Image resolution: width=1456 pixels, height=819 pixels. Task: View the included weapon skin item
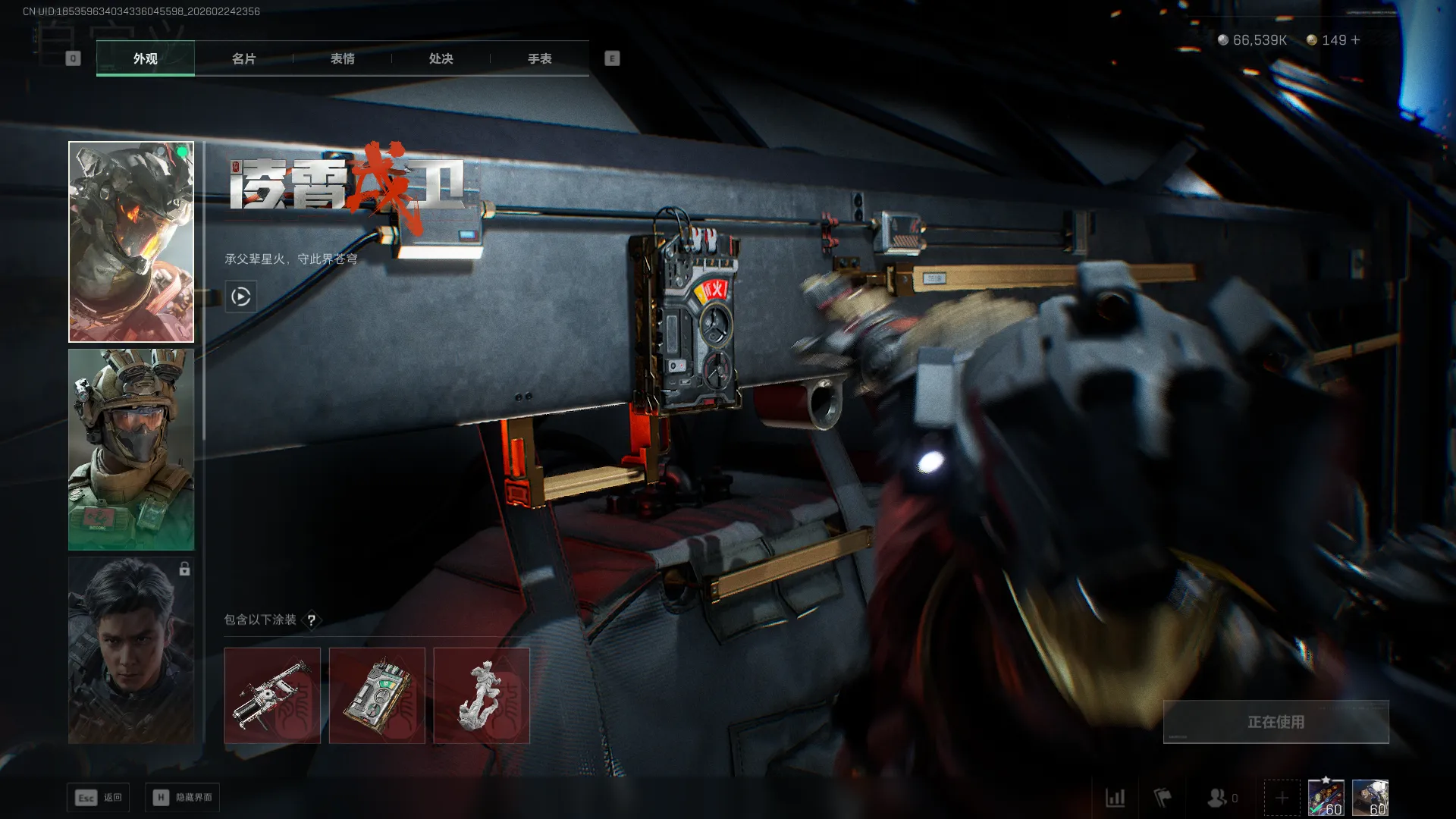[272, 695]
